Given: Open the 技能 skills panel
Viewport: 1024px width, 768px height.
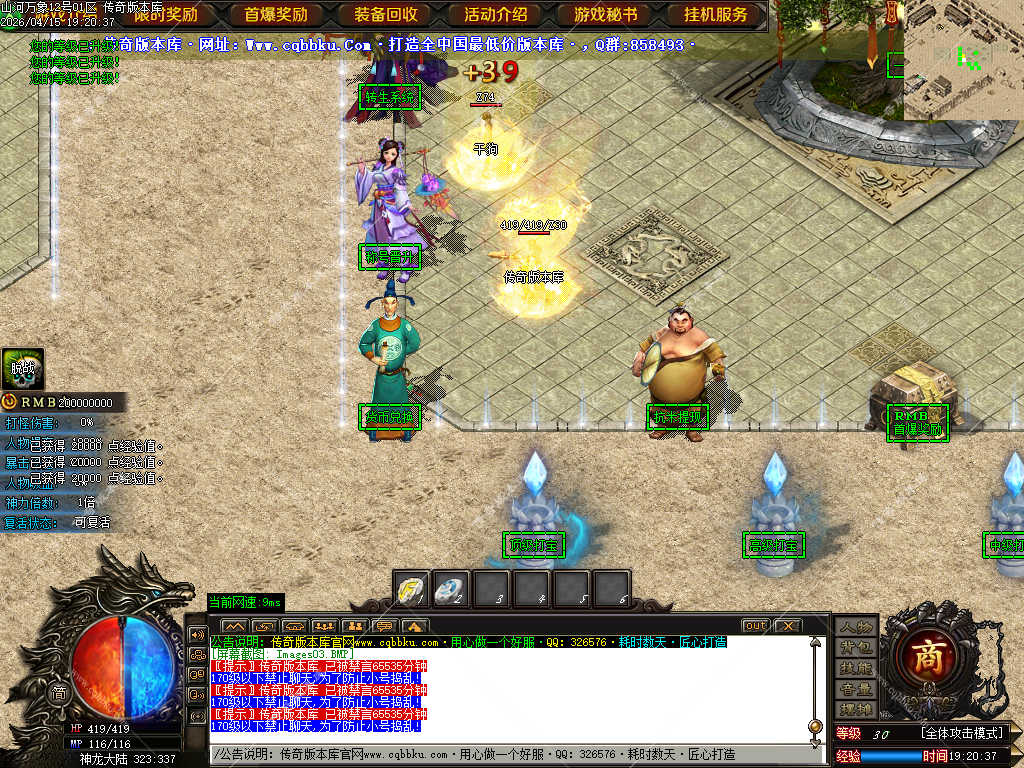Looking at the screenshot, I should [x=856, y=668].
